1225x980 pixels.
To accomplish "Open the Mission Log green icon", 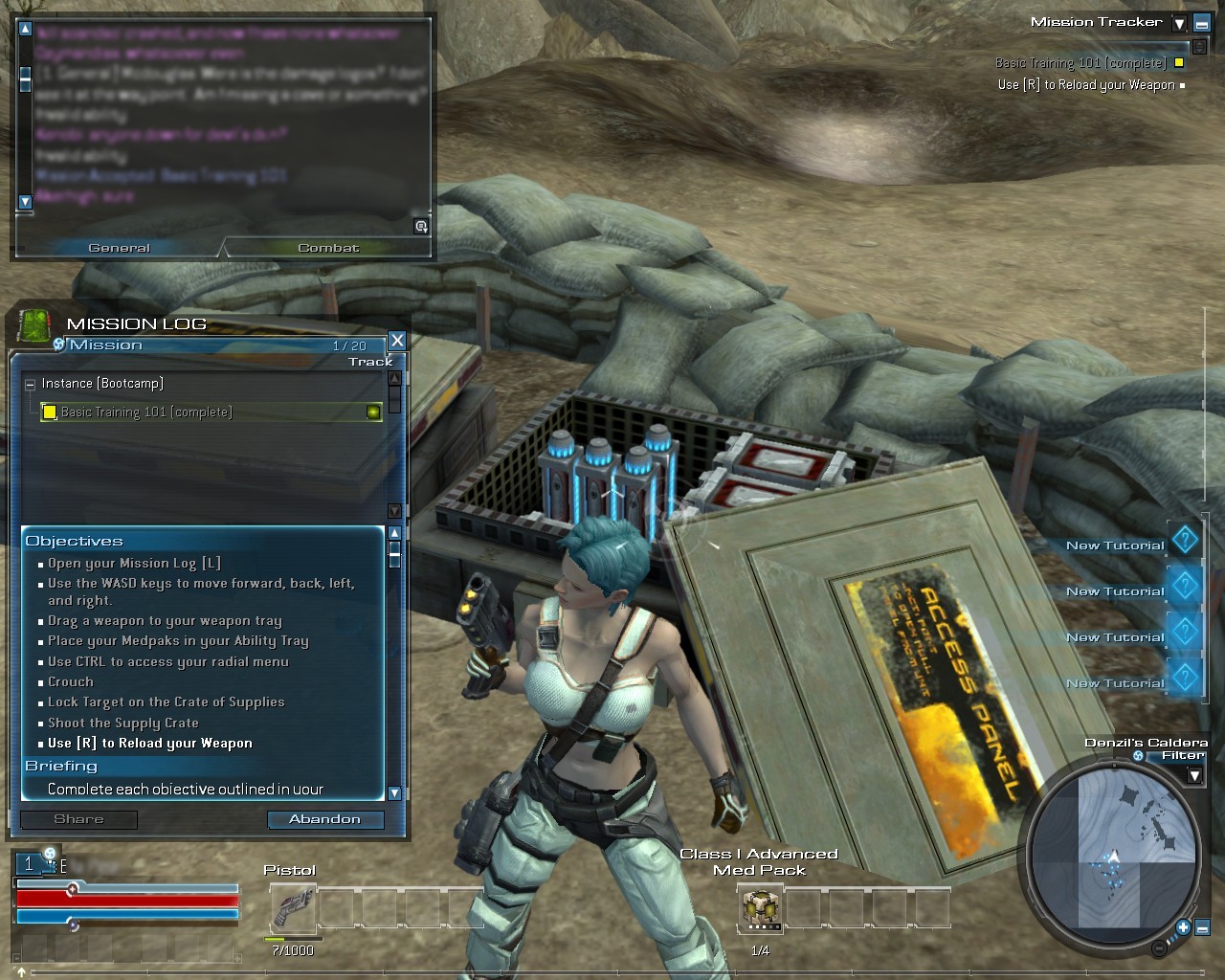I will point(34,325).
